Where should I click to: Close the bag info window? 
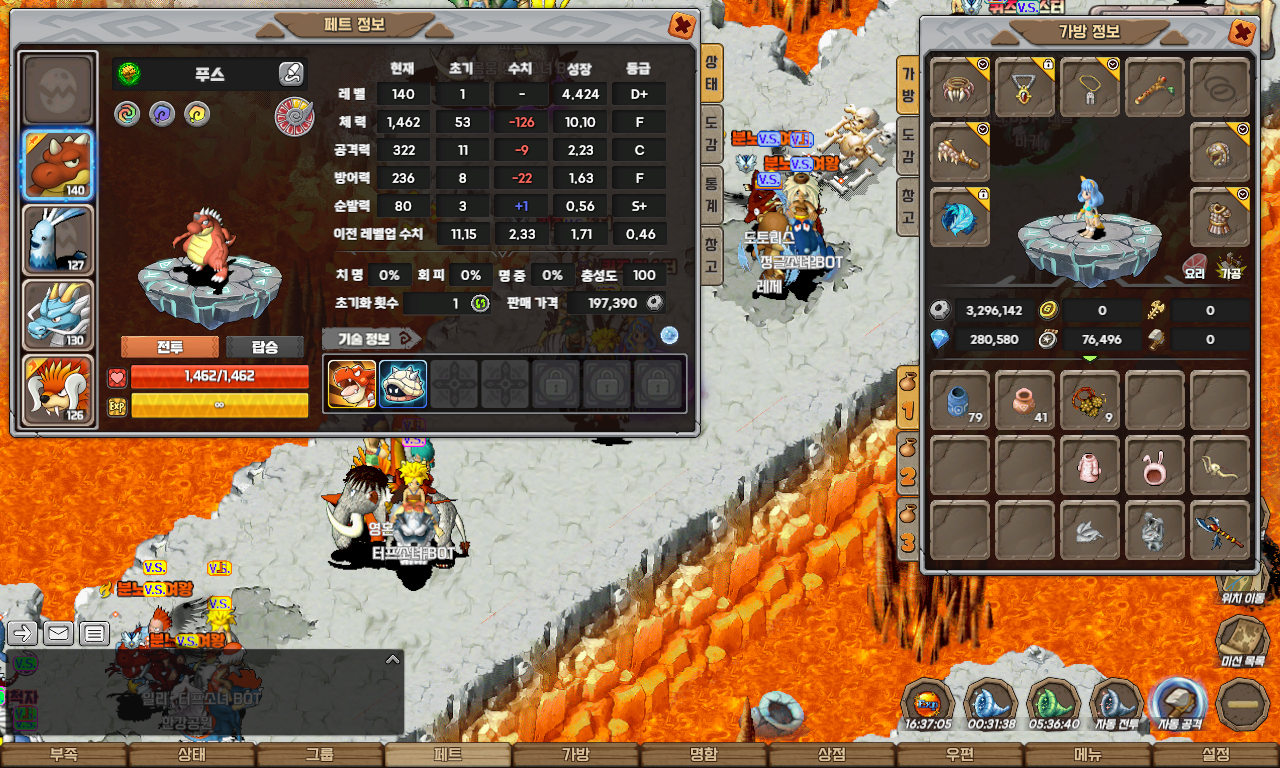(x=1242, y=33)
